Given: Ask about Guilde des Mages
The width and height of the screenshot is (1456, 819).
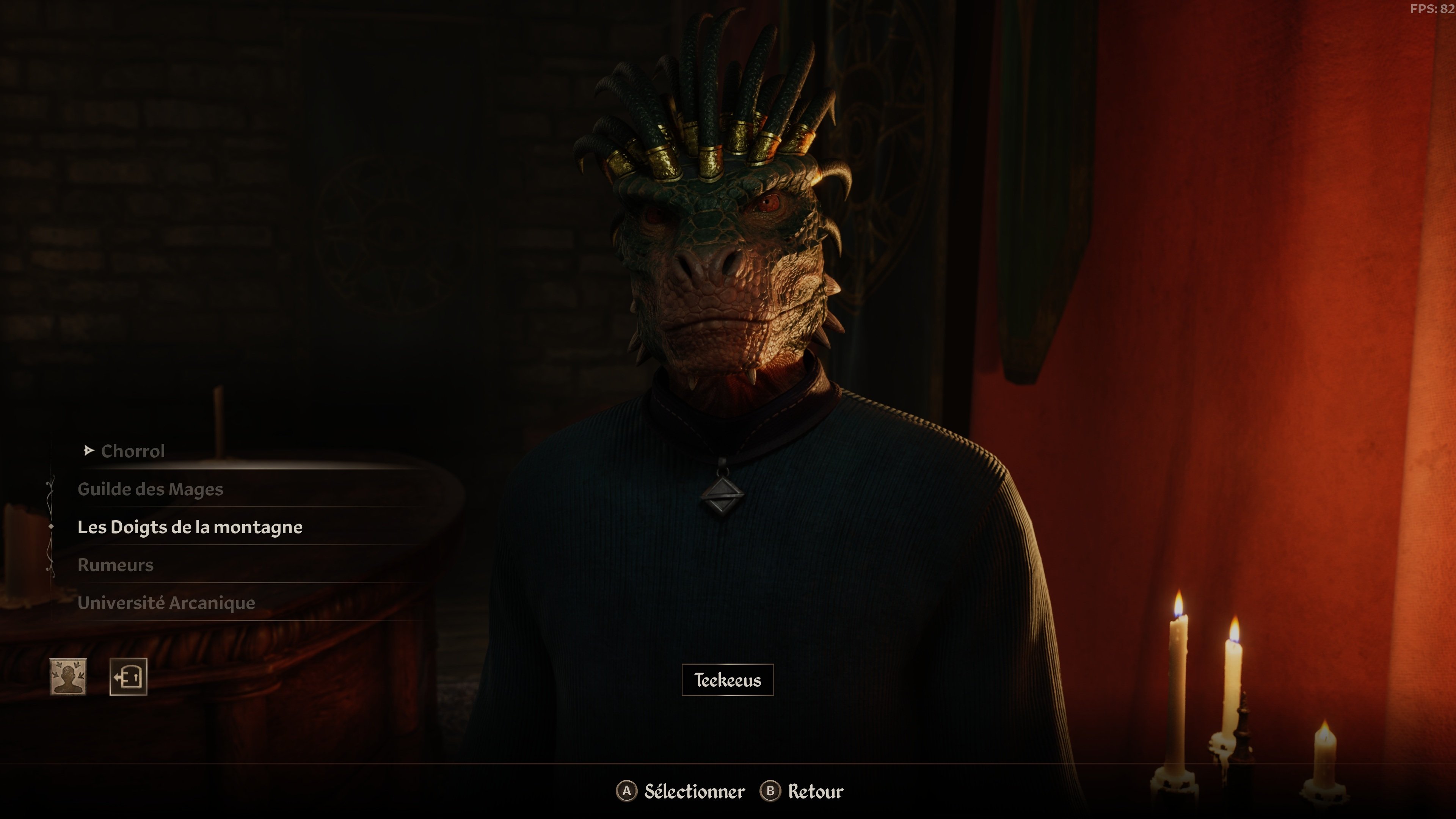Looking at the screenshot, I should coord(151,489).
